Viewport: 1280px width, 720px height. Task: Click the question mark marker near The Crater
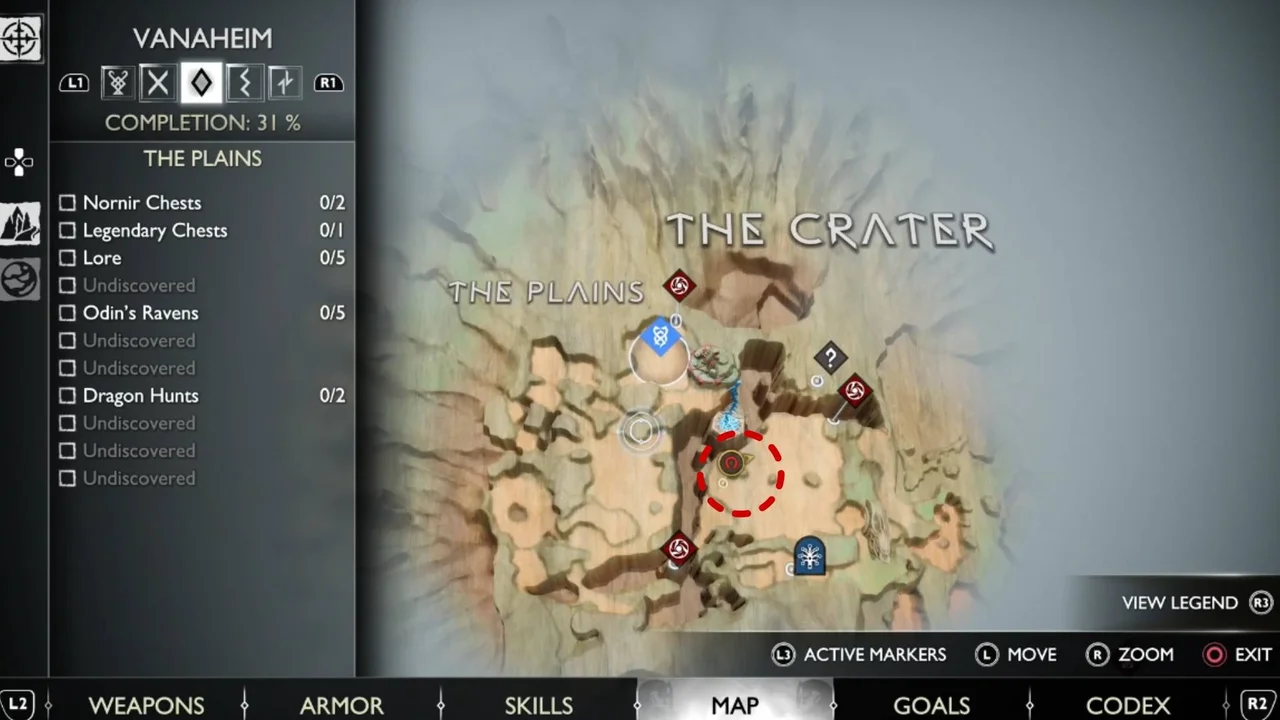pos(830,358)
